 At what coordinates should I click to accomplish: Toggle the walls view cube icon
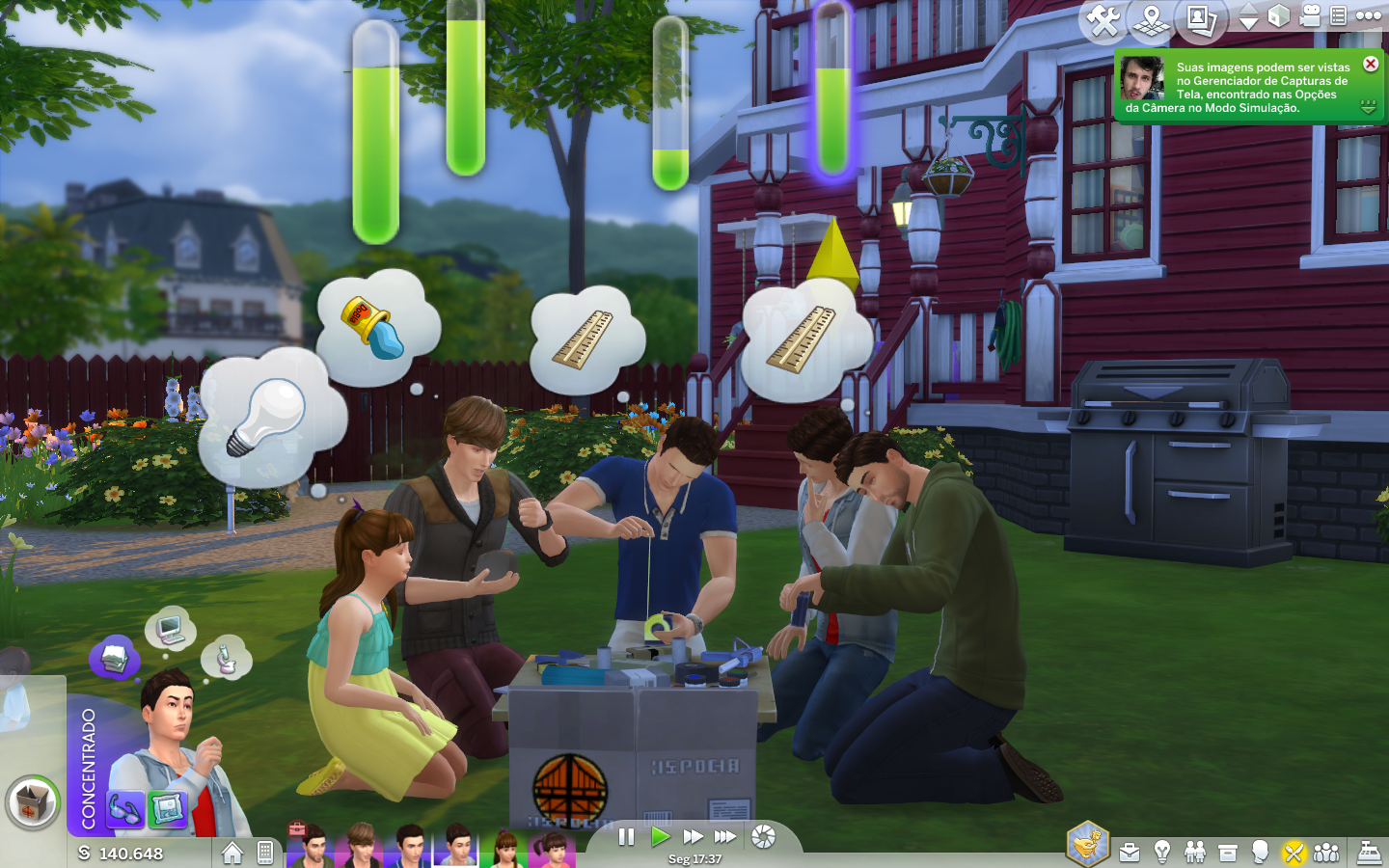click(x=1279, y=16)
